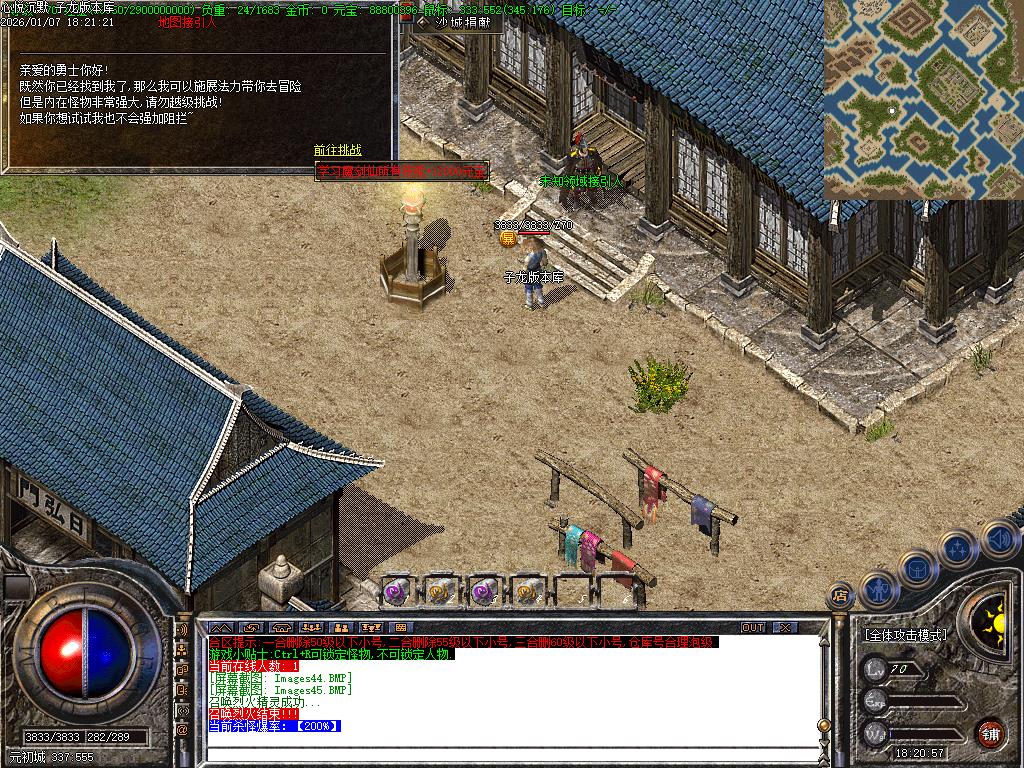The width and height of the screenshot is (1024, 768).
Task: Open the red 铺 stall button
Action: coord(990,732)
